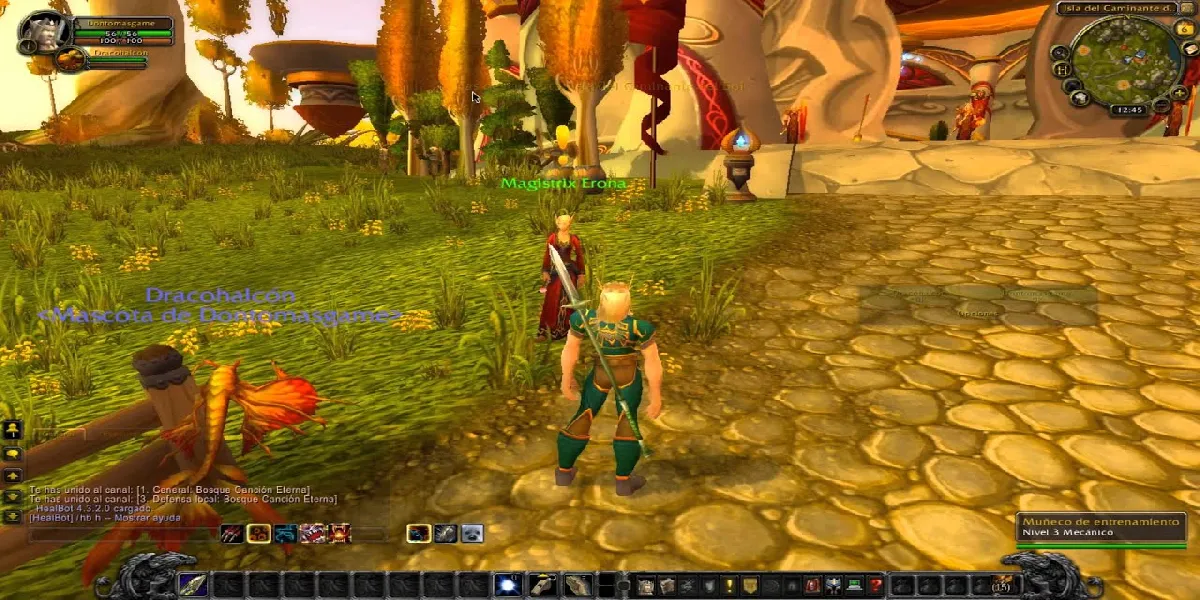Select the Dracohalcón pet portrait

click(70, 60)
